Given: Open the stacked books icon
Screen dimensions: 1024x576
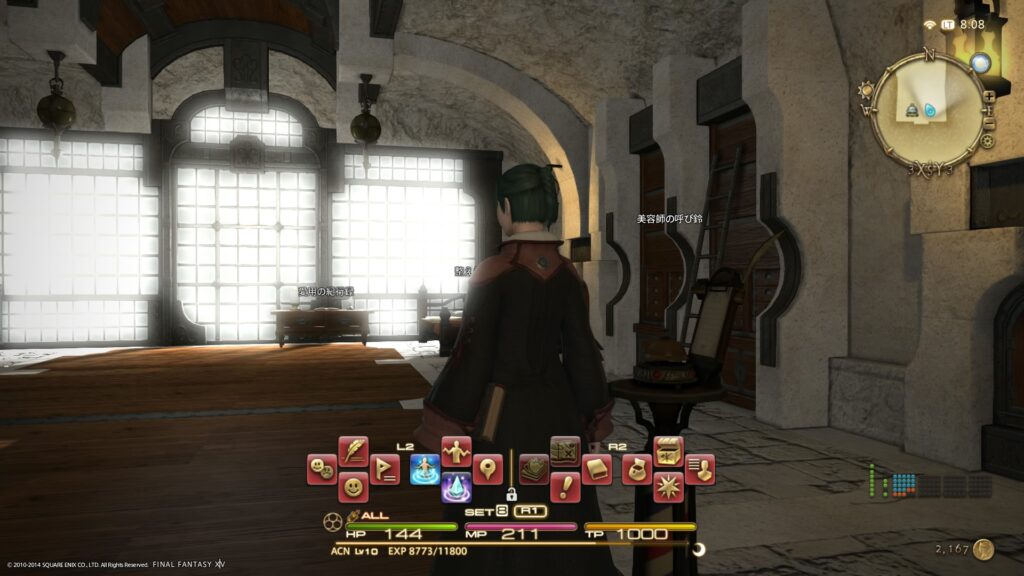Looking at the screenshot, I should [534, 468].
